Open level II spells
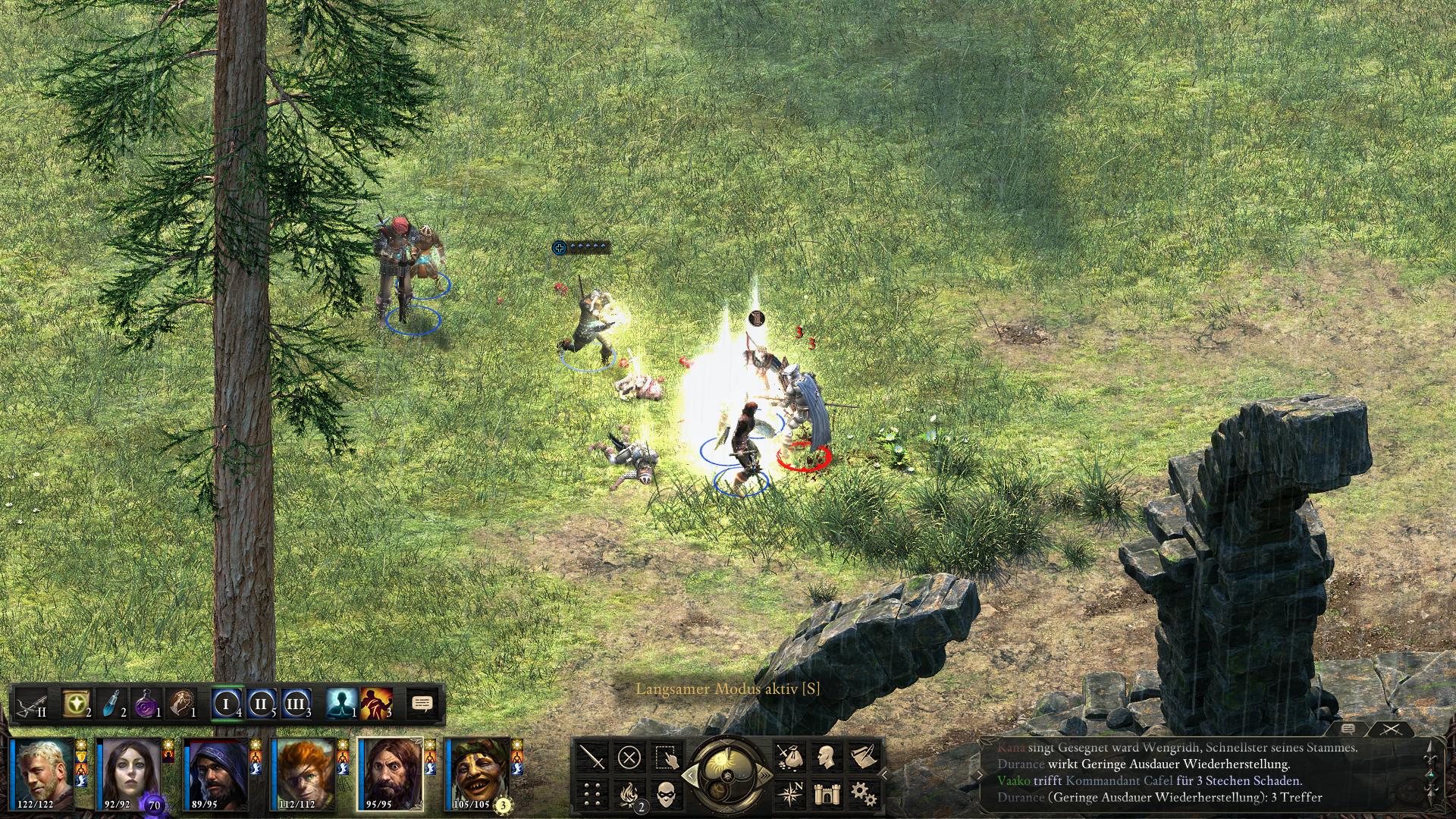 coord(261,704)
